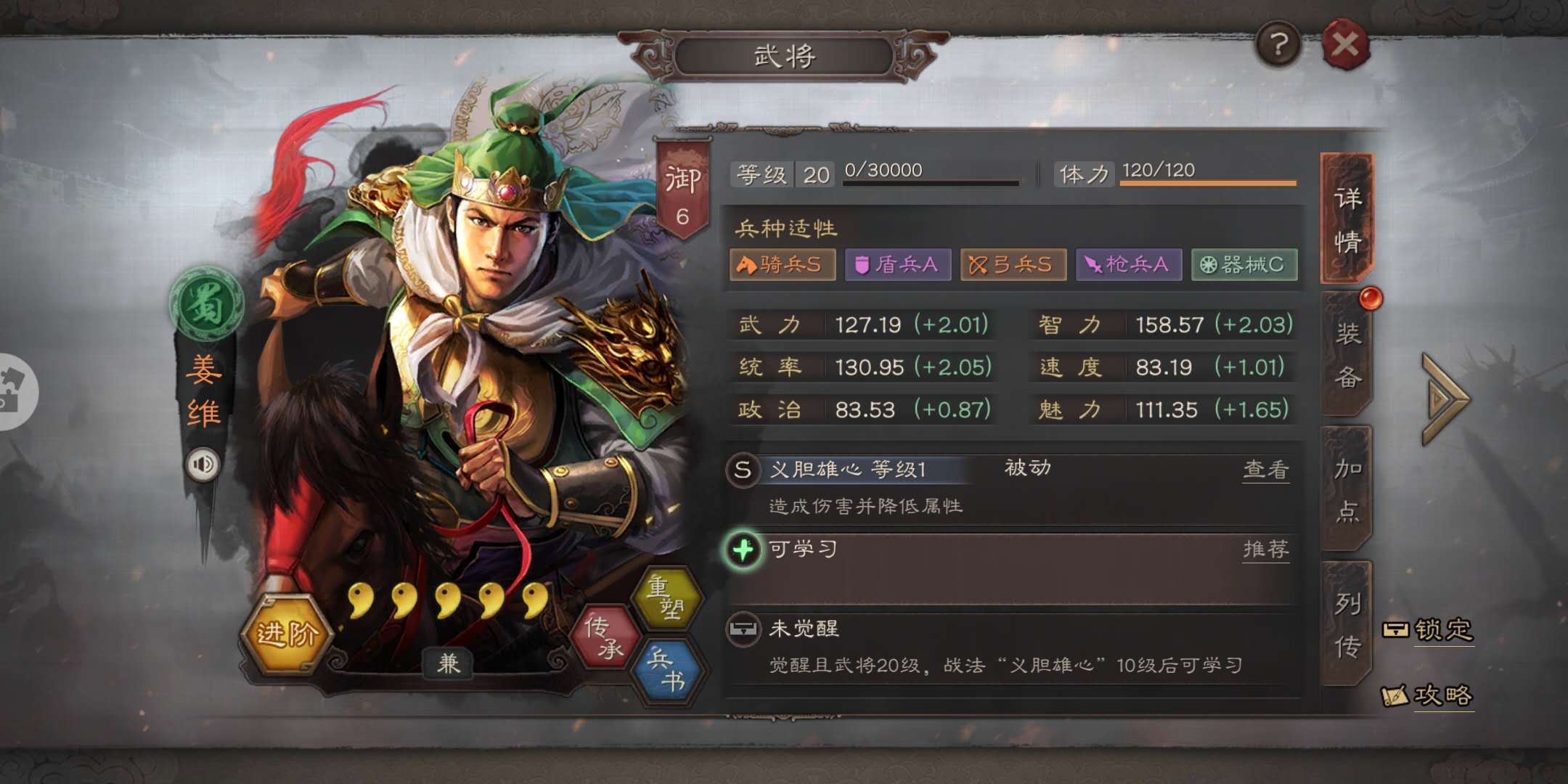The width and height of the screenshot is (1568, 784).
Task: Select the 骑兵S troop aptitude badge
Action: coord(782,264)
